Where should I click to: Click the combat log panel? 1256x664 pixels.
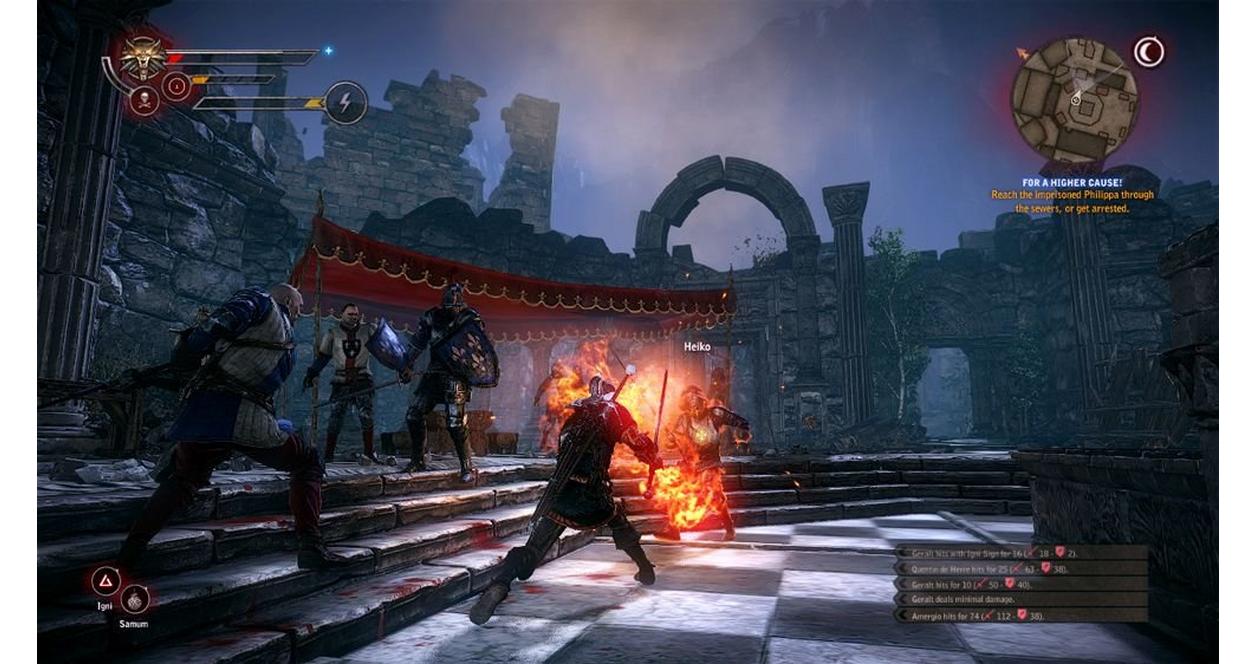point(1020,583)
